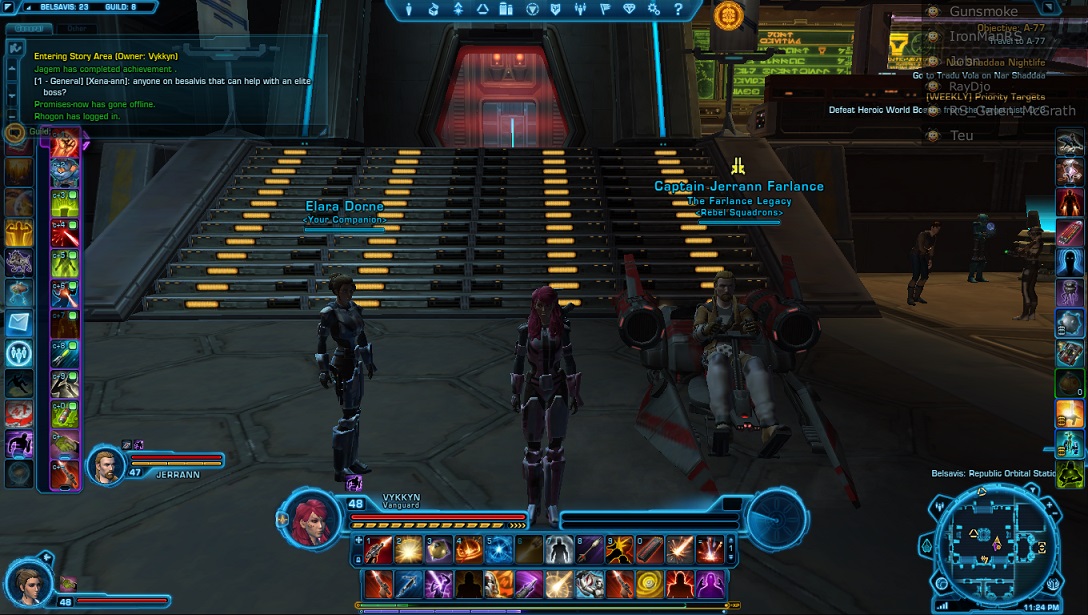1088x615 pixels.
Task: Activate the yellow swirl ability on the lower bar
Action: tap(651, 583)
